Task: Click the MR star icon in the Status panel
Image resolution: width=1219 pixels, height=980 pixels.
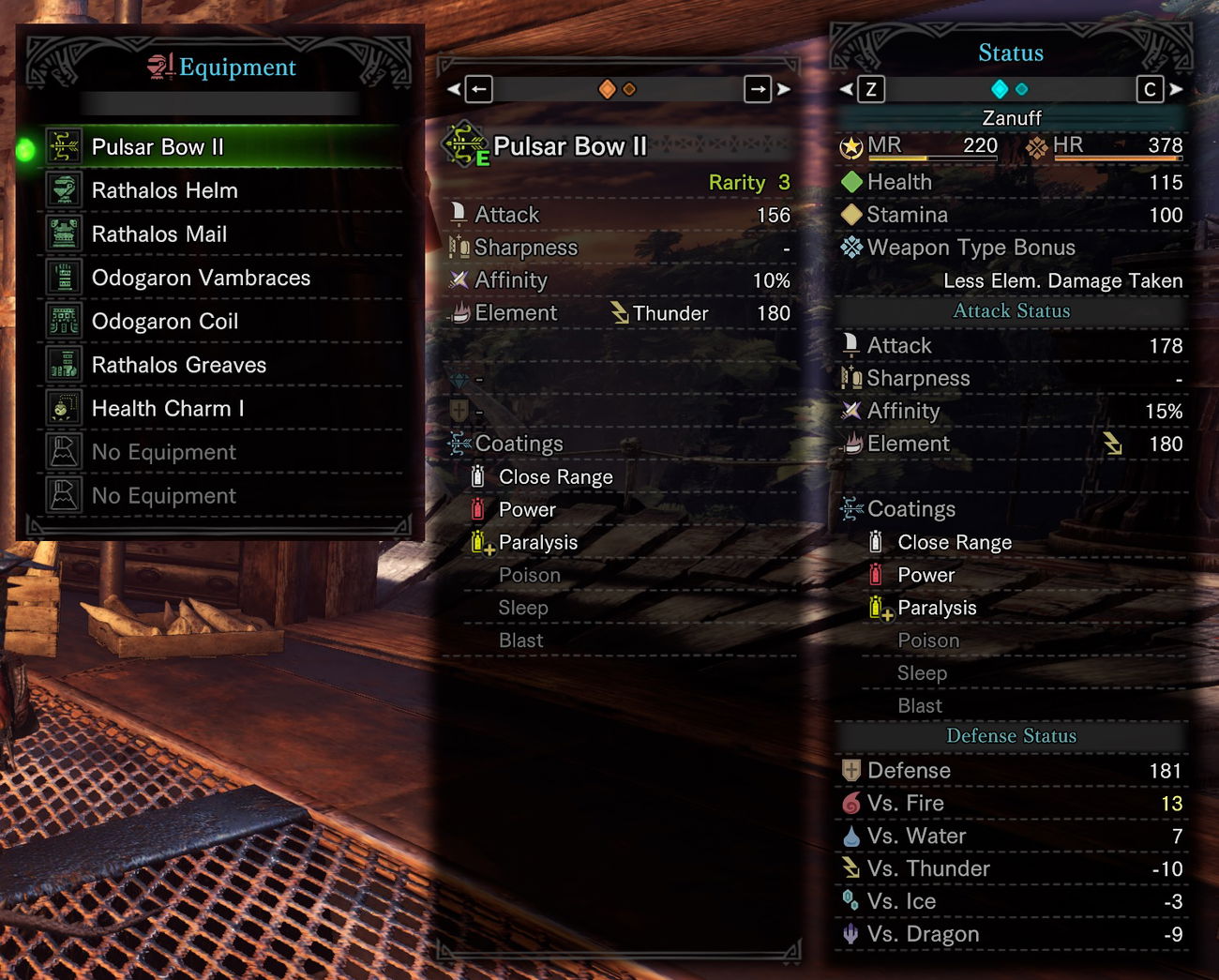Action: tap(851, 147)
